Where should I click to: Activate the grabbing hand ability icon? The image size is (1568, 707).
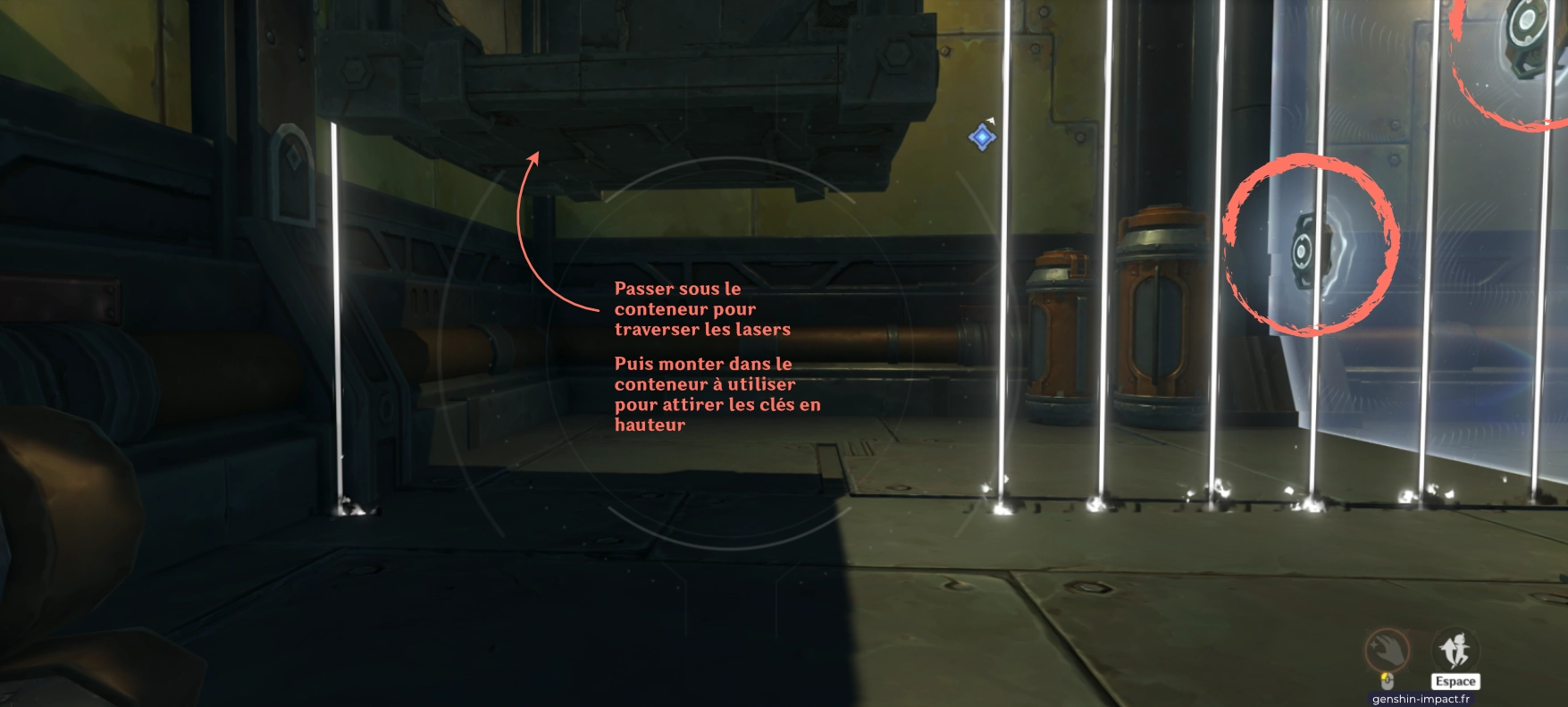pyautogui.click(x=1387, y=650)
